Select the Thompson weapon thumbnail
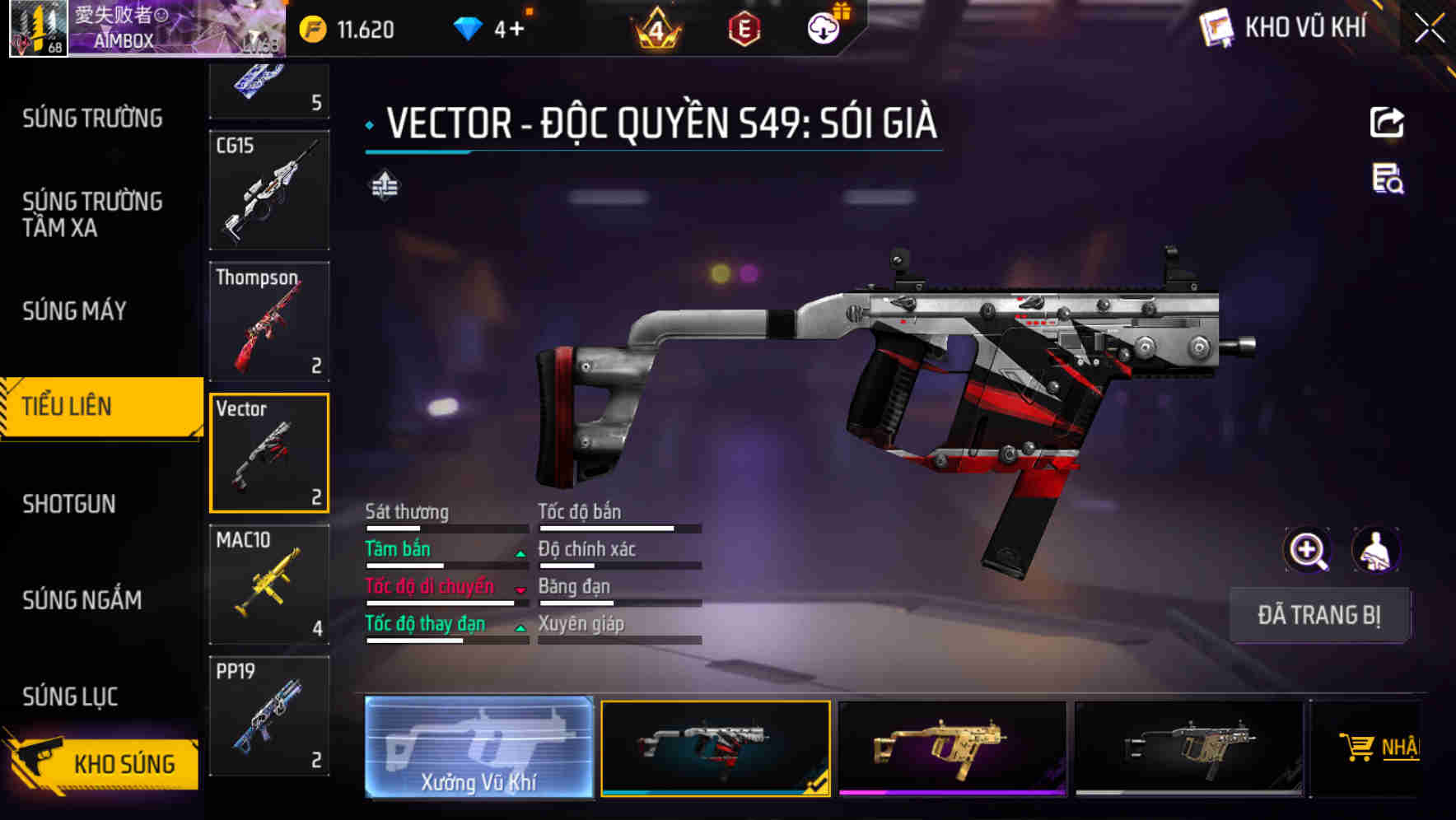1456x820 pixels. point(269,320)
